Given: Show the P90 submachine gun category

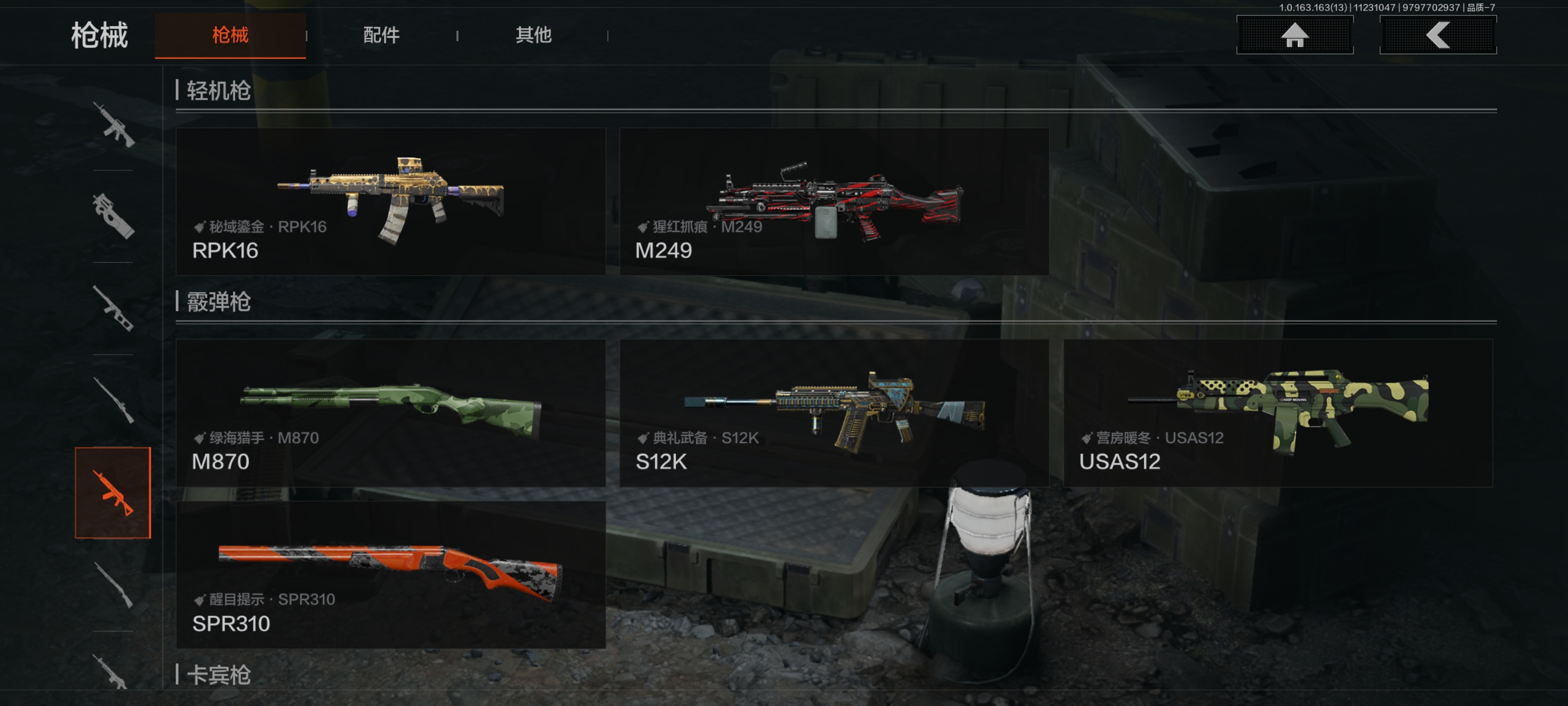Looking at the screenshot, I should [113, 216].
